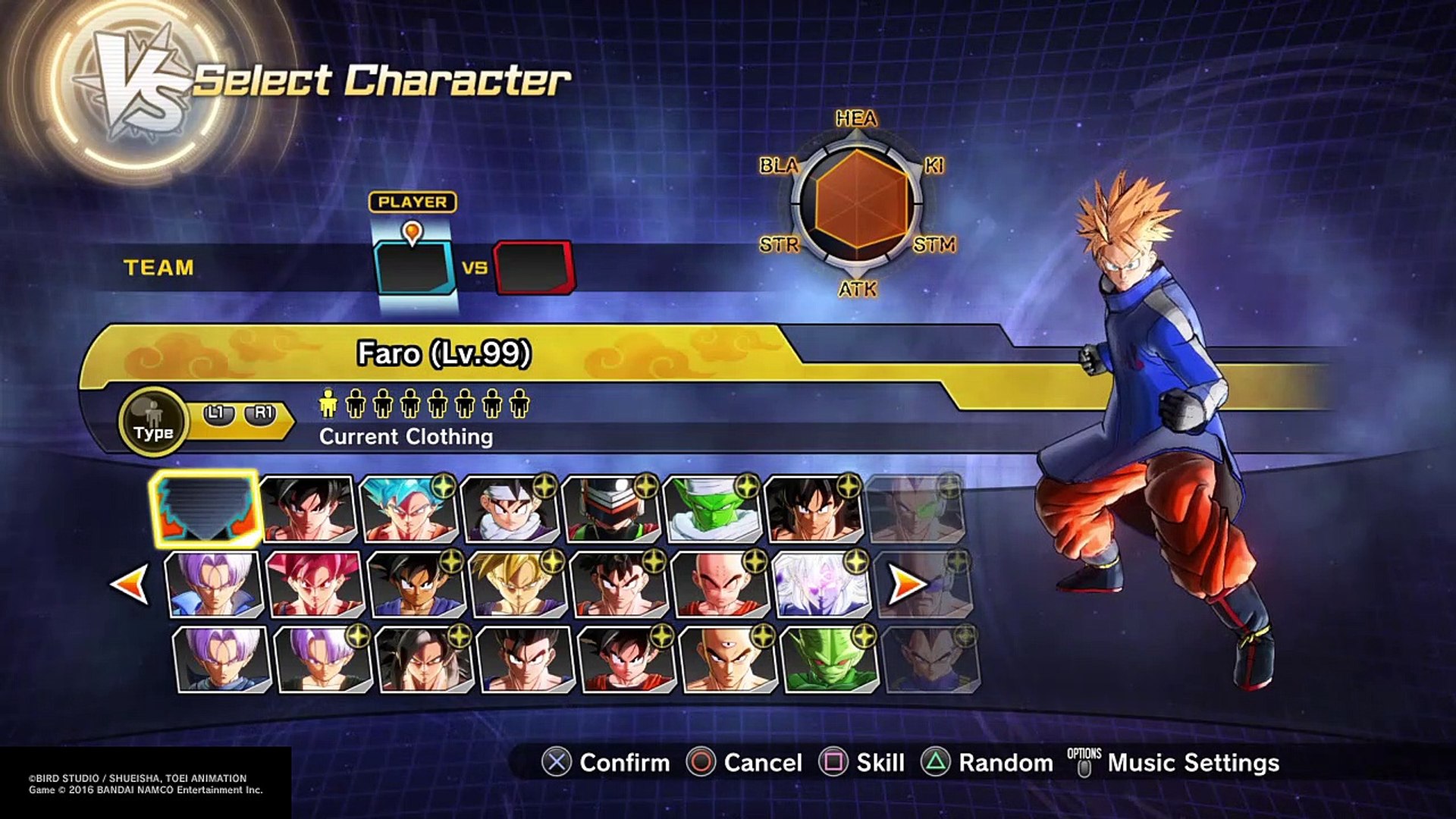
Task: Select three-eyed Tien's portrait
Action: [728, 660]
